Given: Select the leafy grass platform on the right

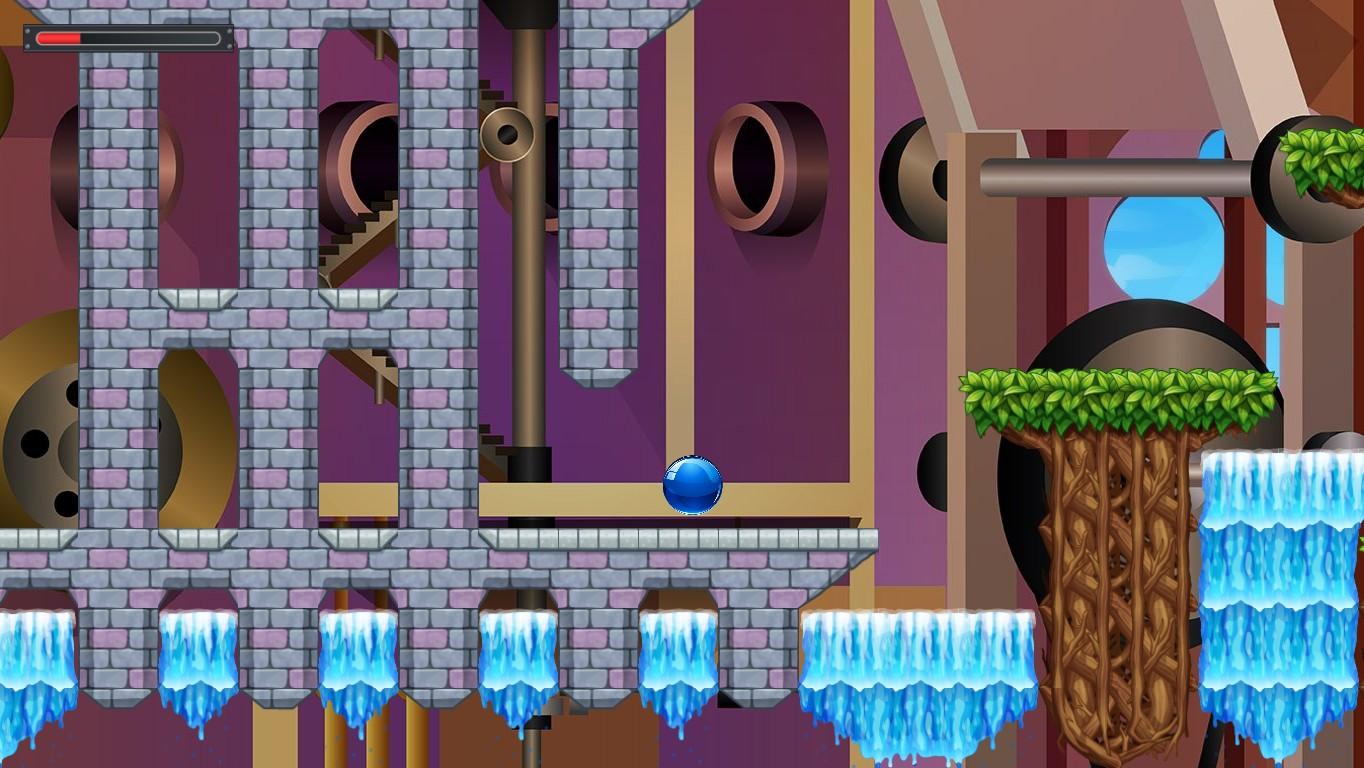Looking at the screenshot, I should click(1120, 390).
